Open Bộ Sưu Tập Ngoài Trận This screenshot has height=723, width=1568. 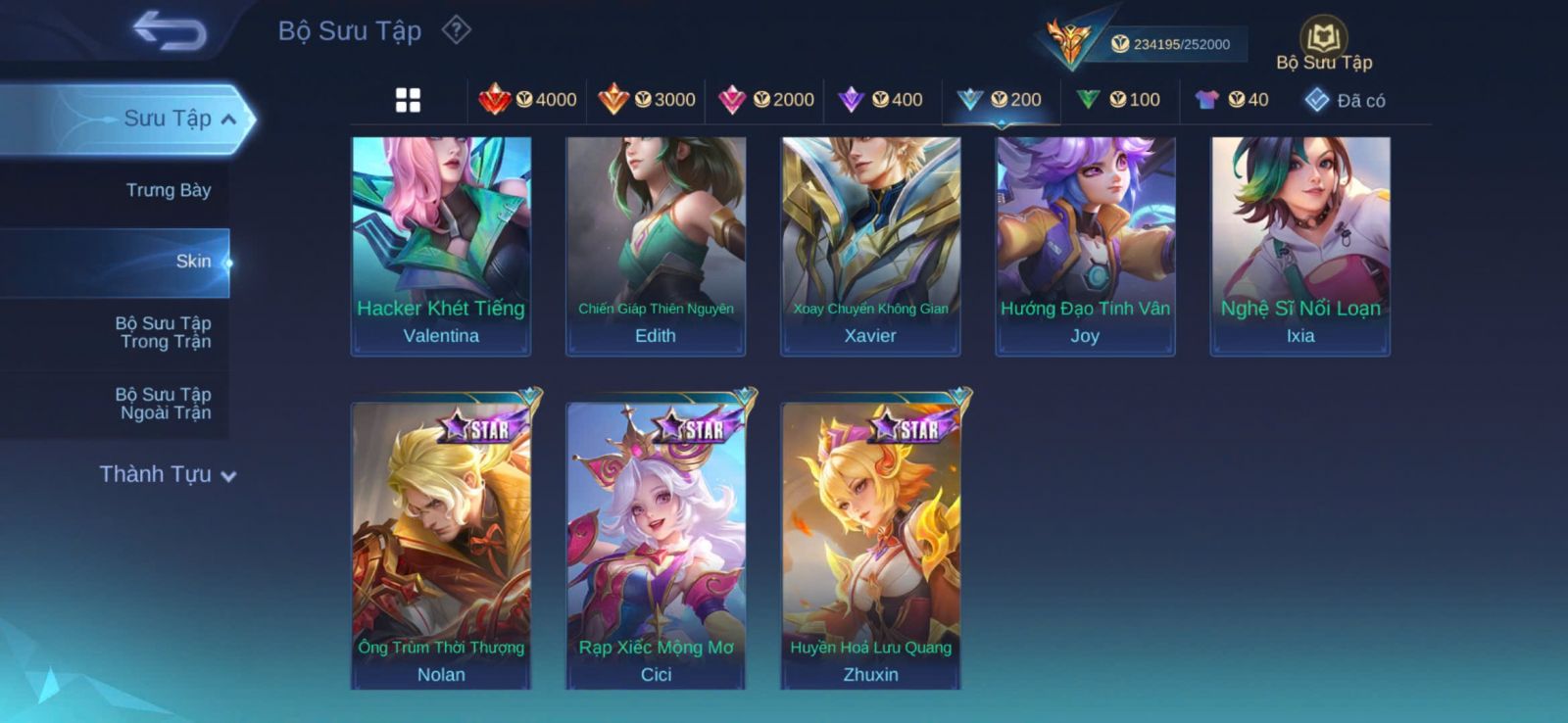coord(164,404)
